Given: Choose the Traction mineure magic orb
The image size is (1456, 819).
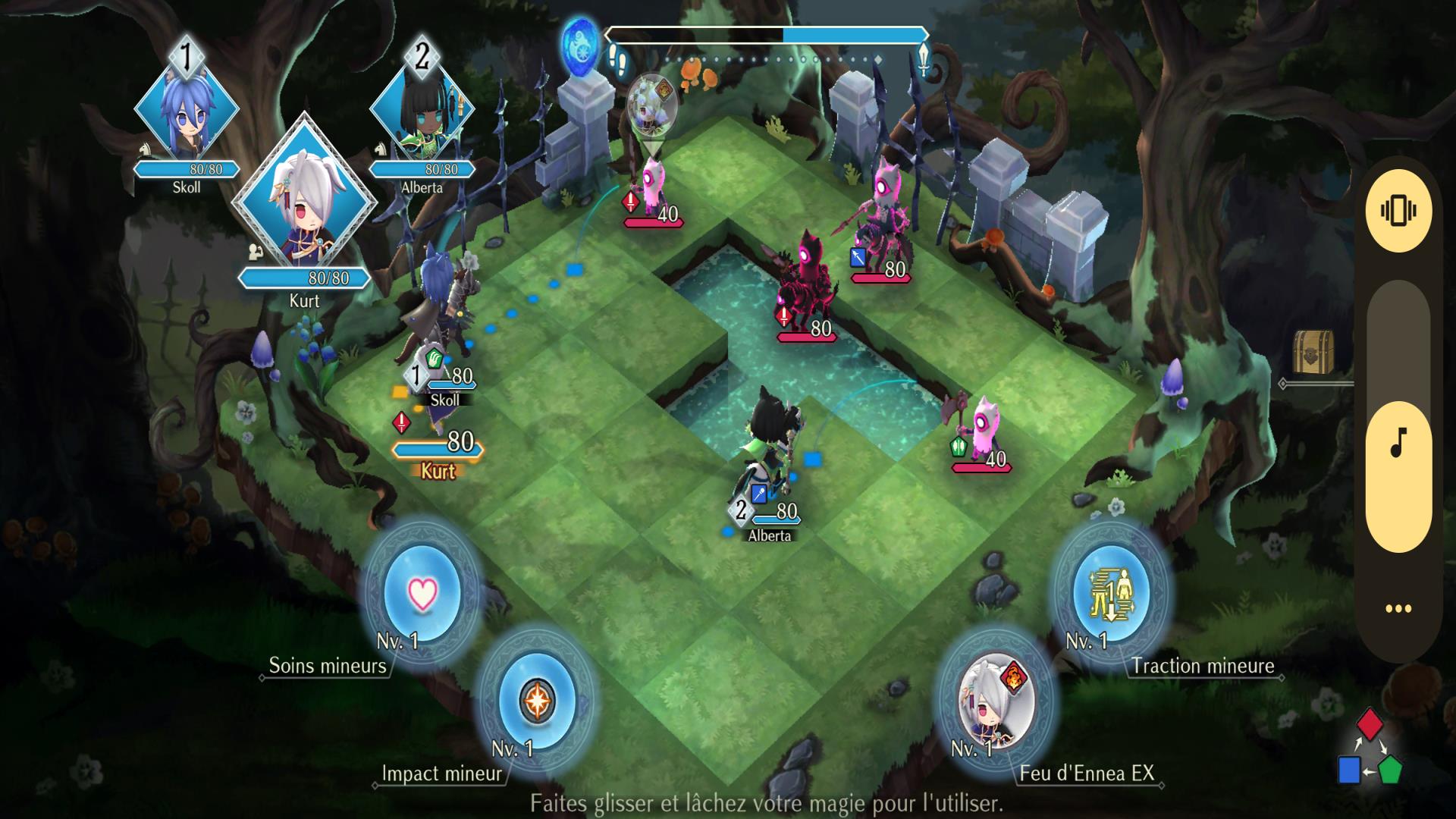Looking at the screenshot, I should point(1111,592).
